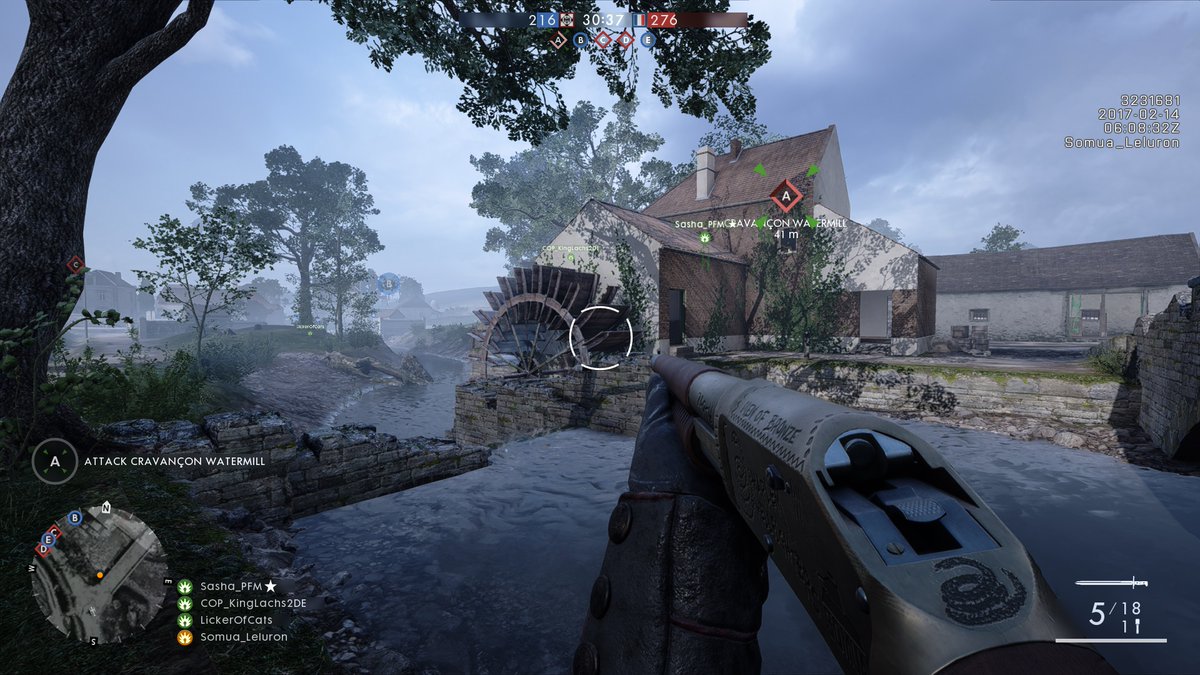This screenshot has height=675, width=1200.
Task: Select objective C flag in top bar
Action: click(x=603, y=40)
